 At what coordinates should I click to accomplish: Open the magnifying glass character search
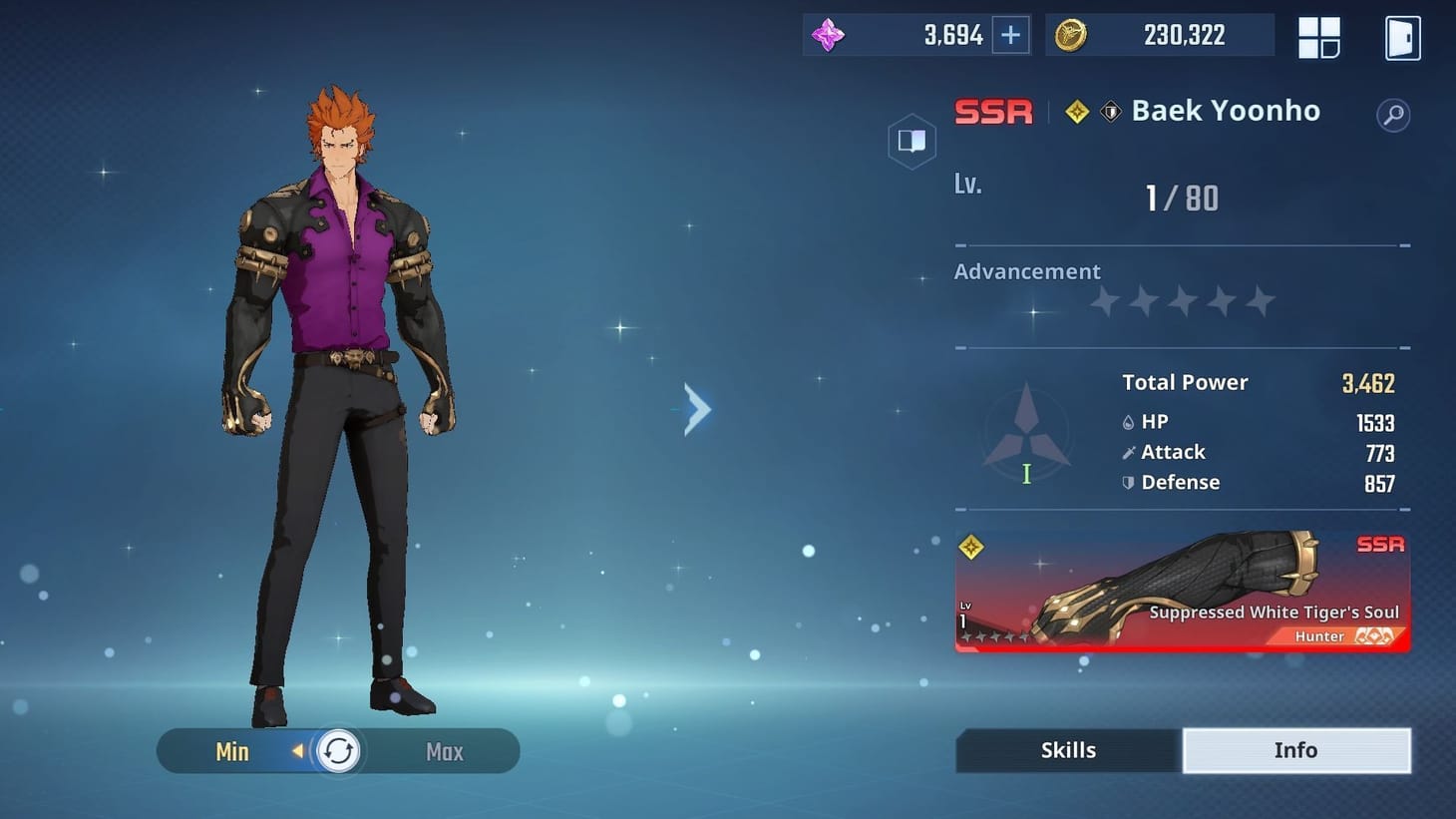pos(1393,115)
